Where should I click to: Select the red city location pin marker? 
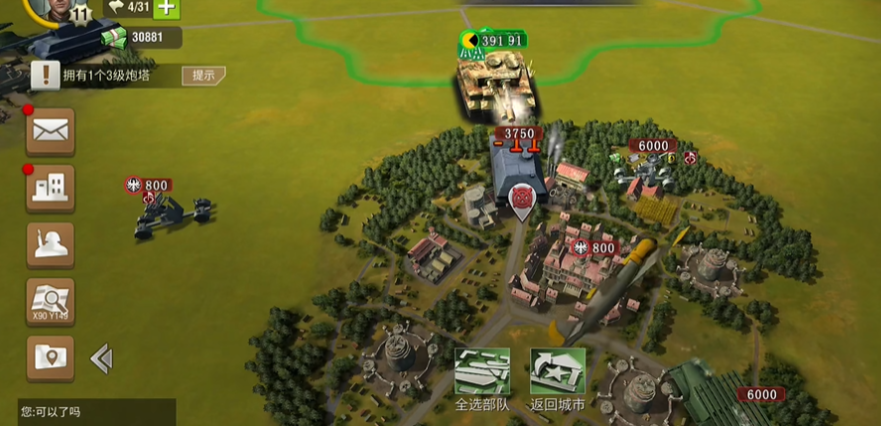521,198
